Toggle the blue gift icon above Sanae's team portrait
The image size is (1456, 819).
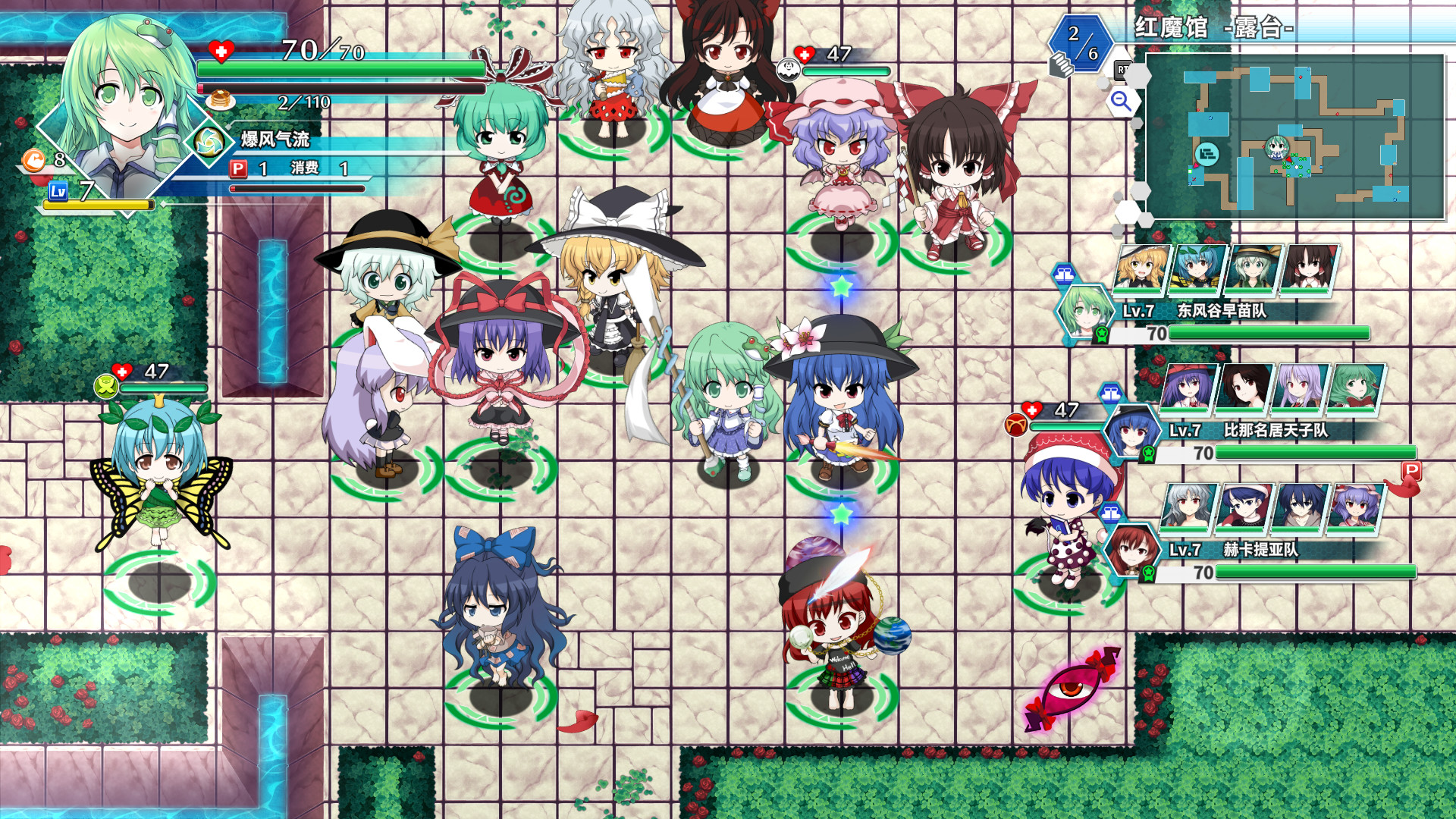[1065, 274]
